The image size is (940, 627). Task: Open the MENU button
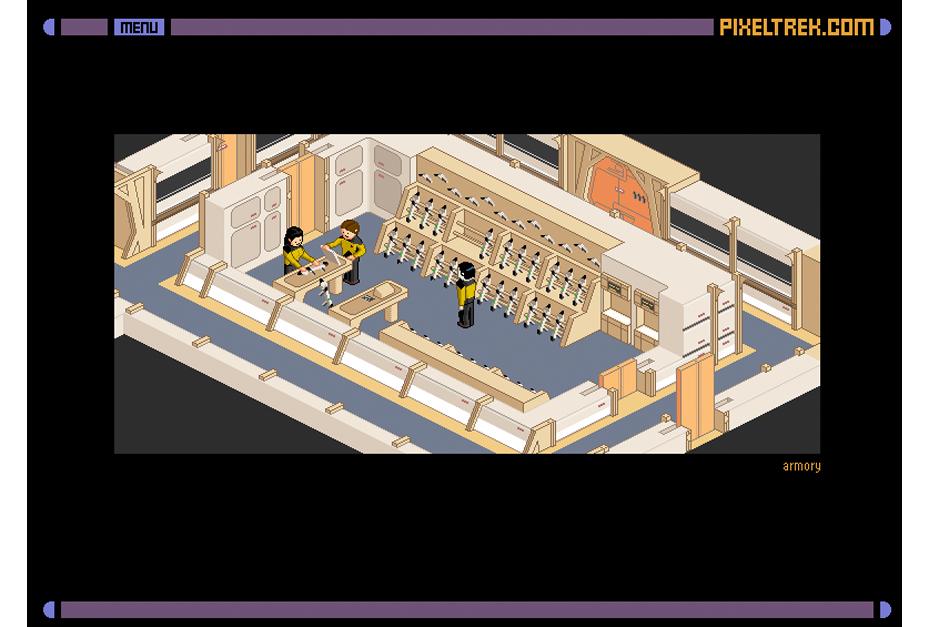click(x=139, y=27)
